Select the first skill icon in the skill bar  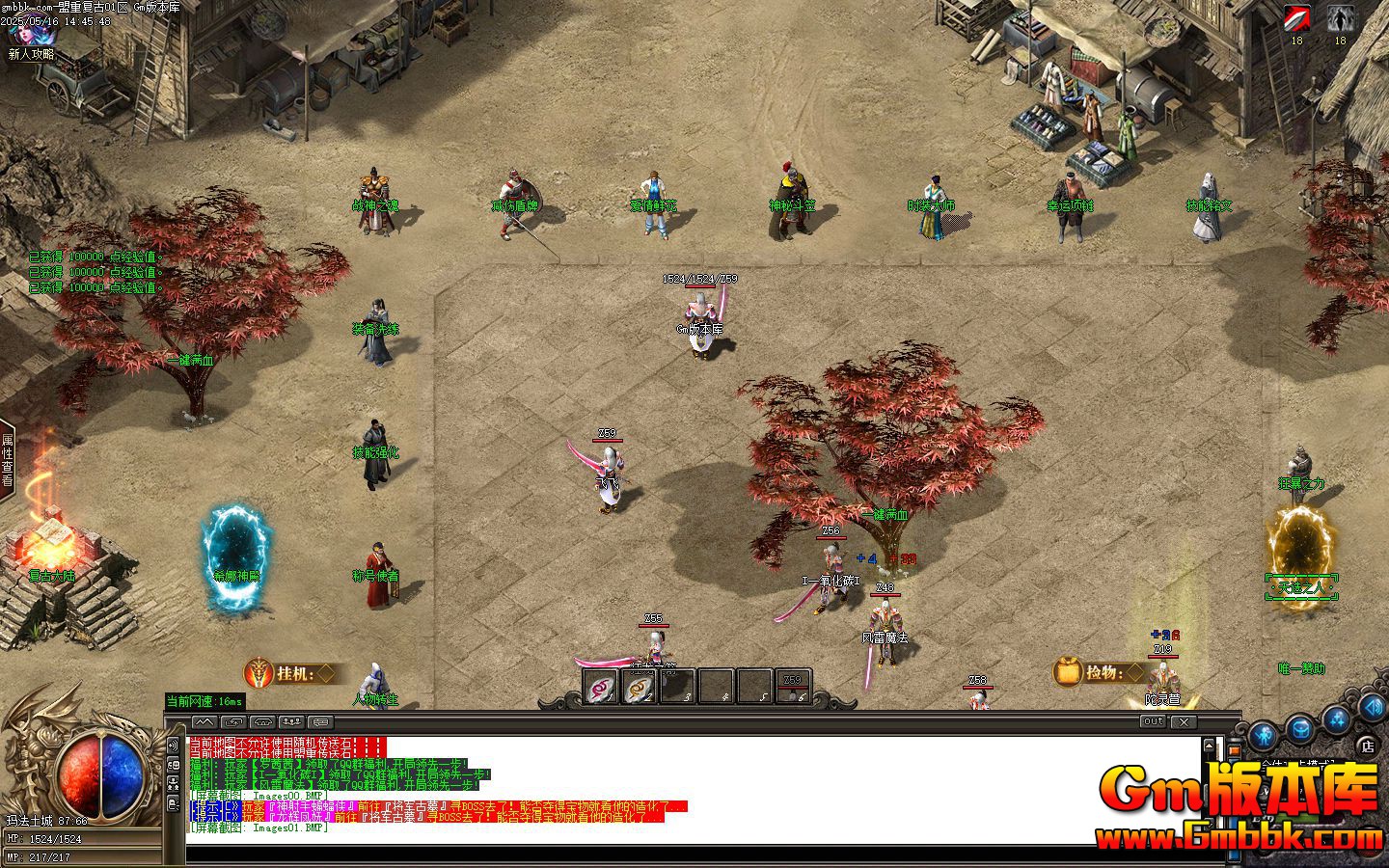(598, 687)
